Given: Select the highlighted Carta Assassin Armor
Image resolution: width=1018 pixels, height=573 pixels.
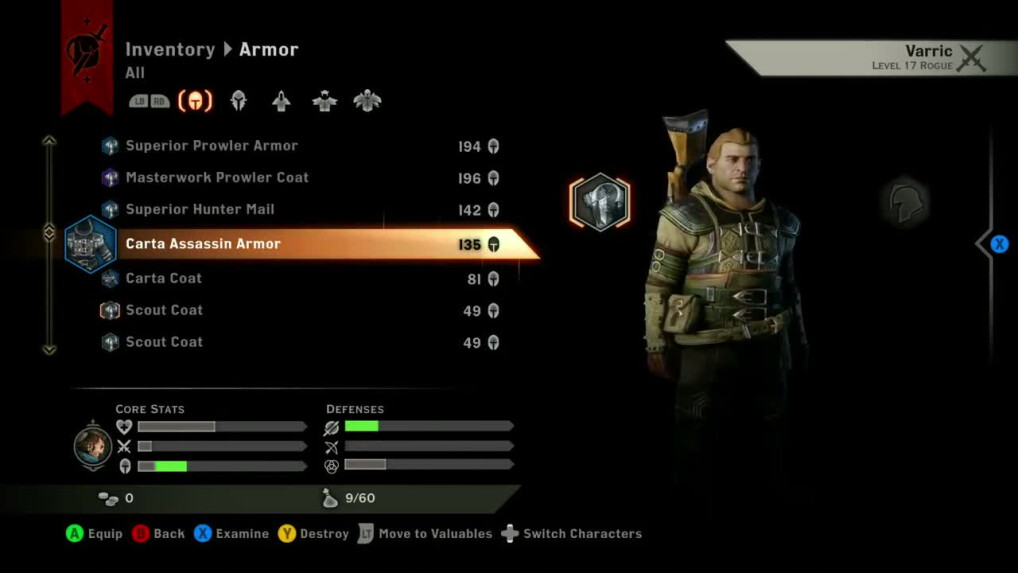Looking at the screenshot, I should [300, 244].
